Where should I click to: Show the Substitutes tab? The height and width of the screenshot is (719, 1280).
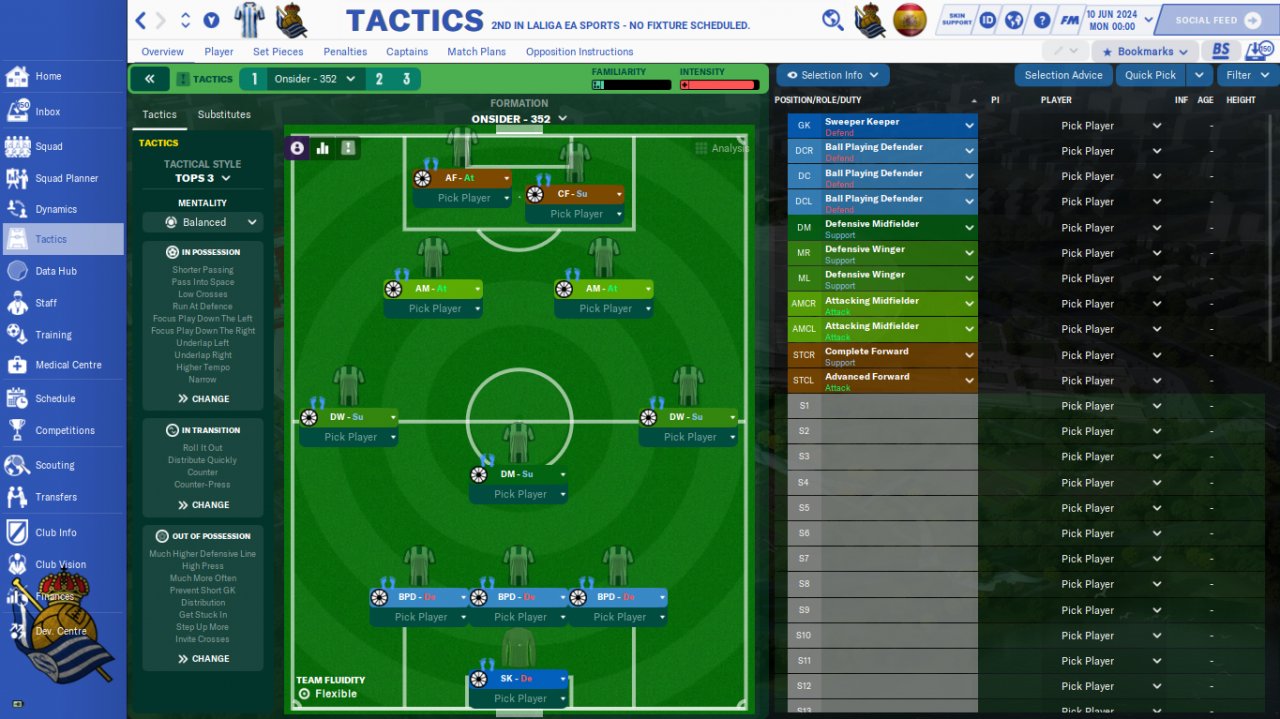(x=224, y=114)
